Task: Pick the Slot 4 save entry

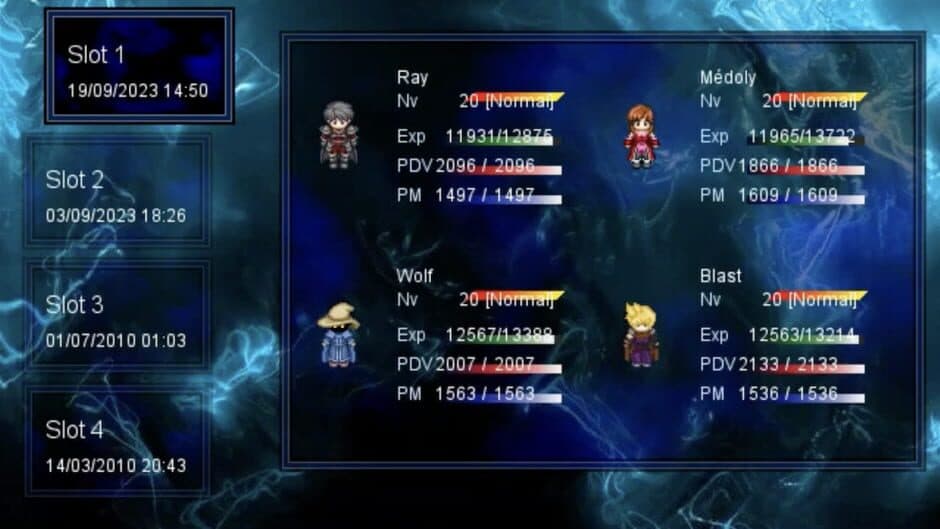Action: (x=117, y=444)
